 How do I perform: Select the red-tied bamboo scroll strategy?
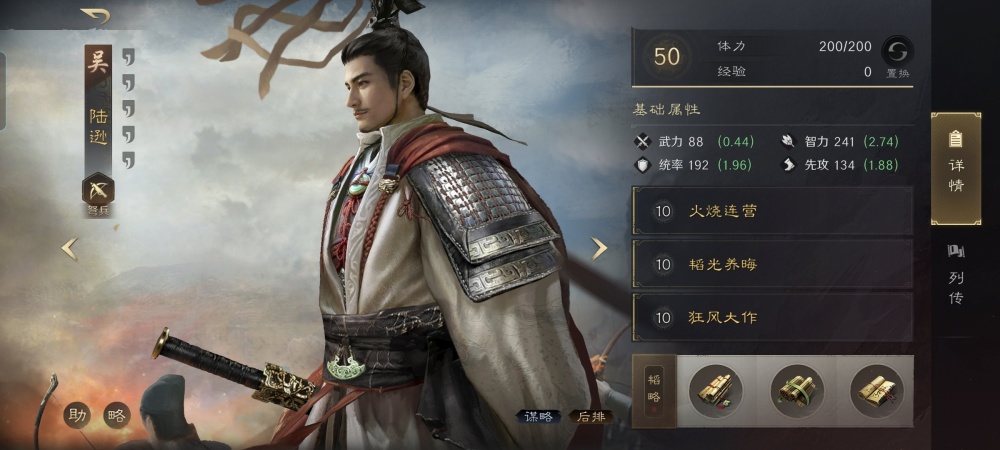[x=716, y=390]
